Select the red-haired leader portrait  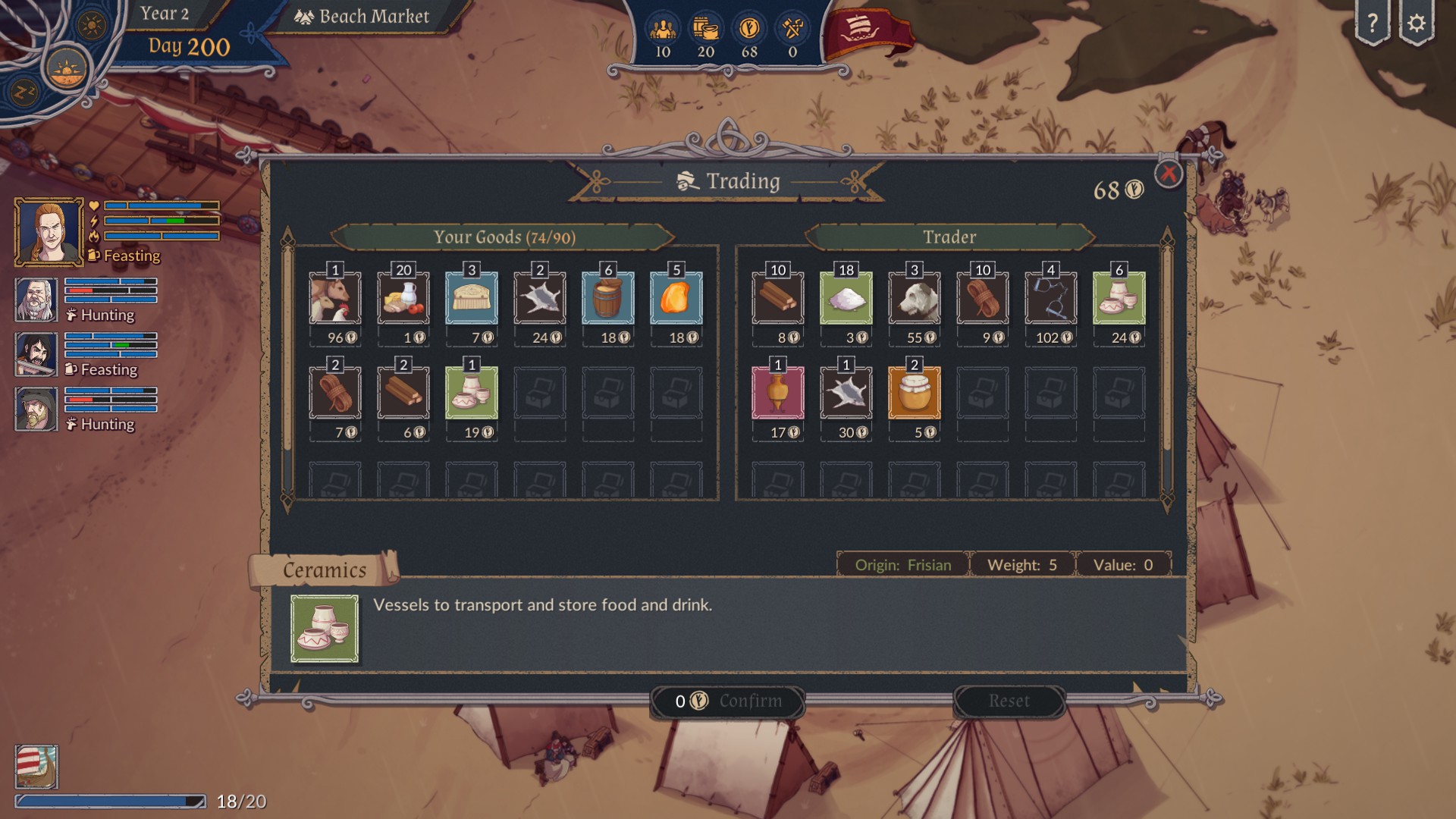coord(49,231)
